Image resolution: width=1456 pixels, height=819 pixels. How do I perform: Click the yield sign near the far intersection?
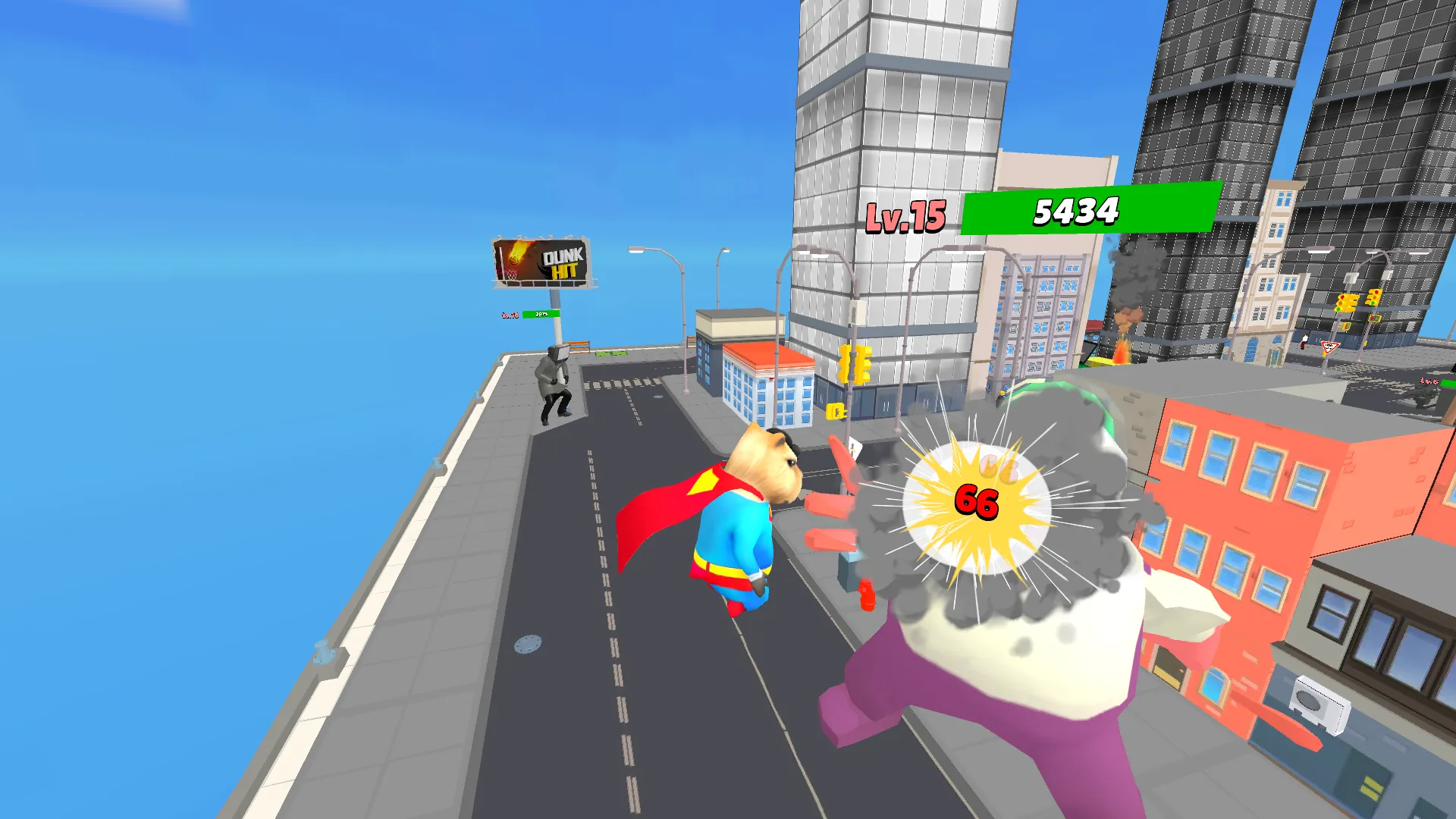[1329, 348]
